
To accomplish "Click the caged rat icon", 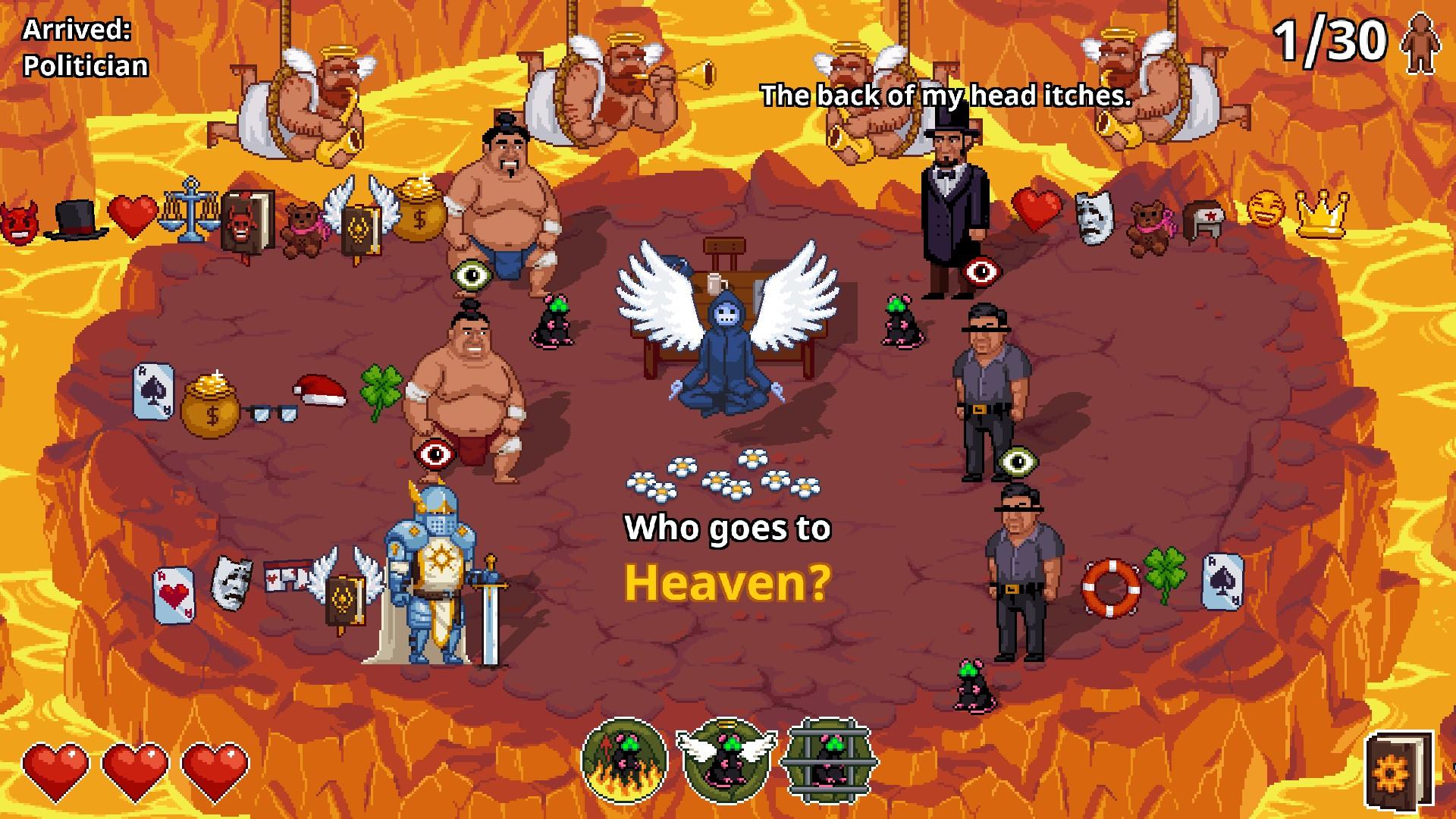I will pyautogui.click(x=825, y=764).
